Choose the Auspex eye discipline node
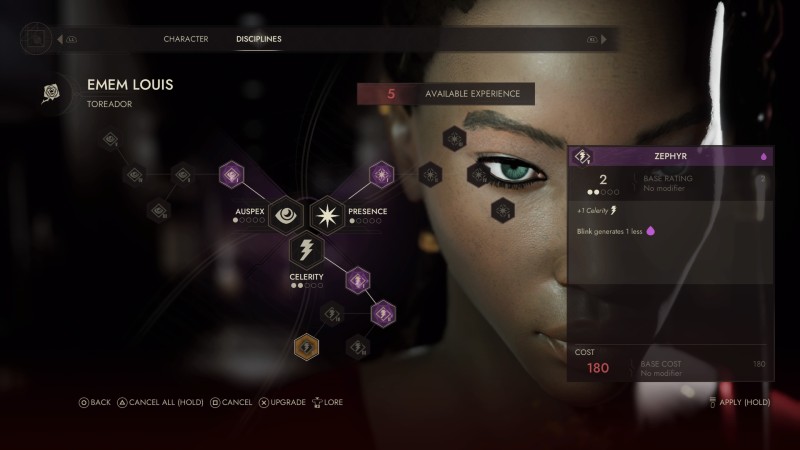The image size is (800, 450). point(285,212)
